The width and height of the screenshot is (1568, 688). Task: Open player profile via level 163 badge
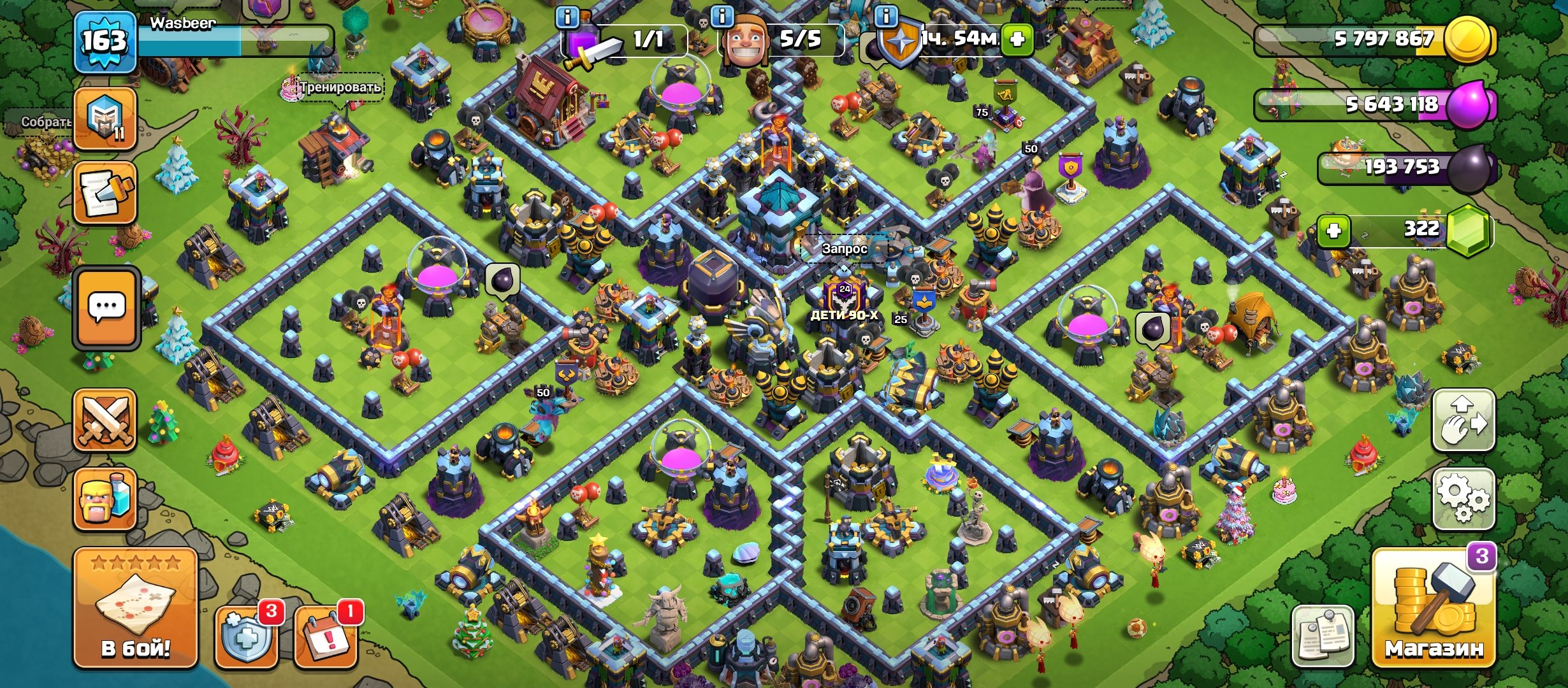tap(105, 42)
